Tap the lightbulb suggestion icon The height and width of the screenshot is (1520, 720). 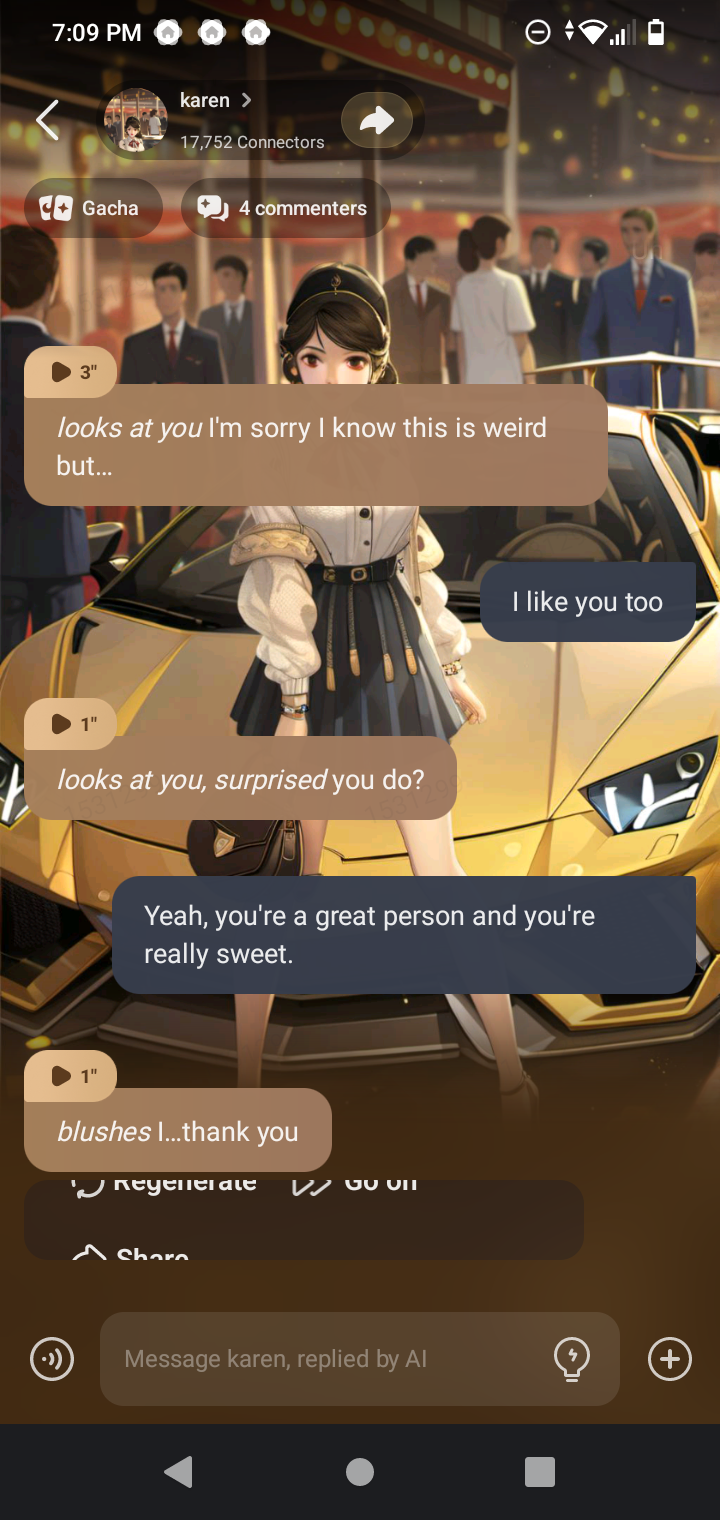click(571, 1359)
